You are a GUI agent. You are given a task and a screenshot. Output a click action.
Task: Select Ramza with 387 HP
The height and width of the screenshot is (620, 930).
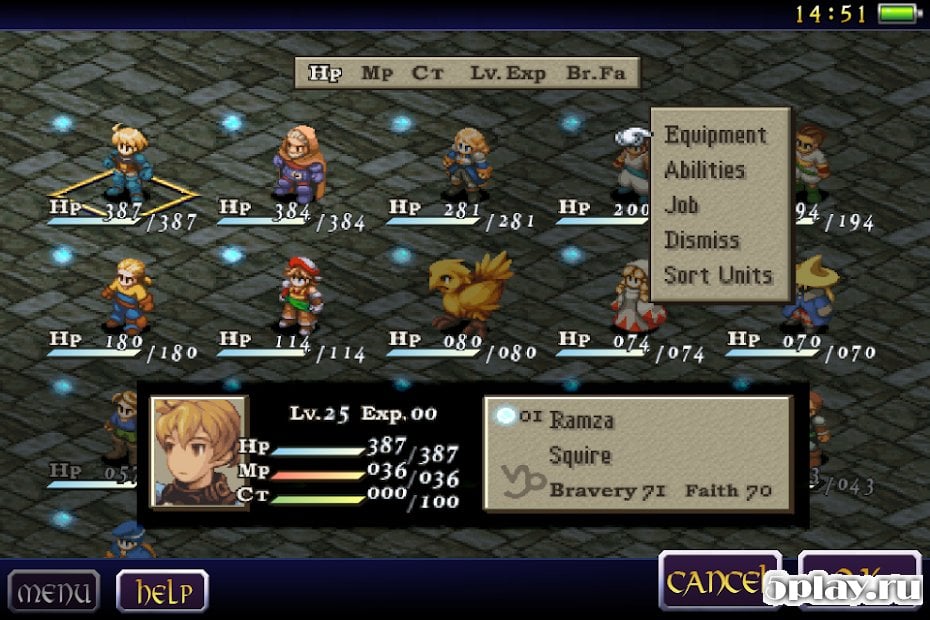127,162
